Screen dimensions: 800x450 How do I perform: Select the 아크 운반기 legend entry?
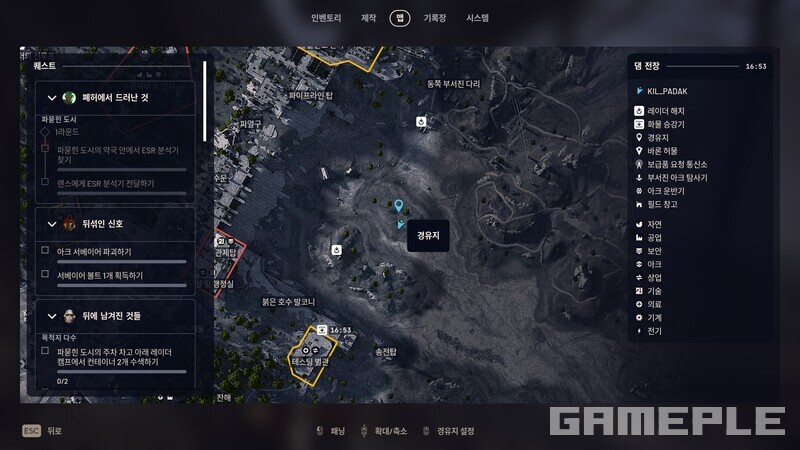pos(664,190)
